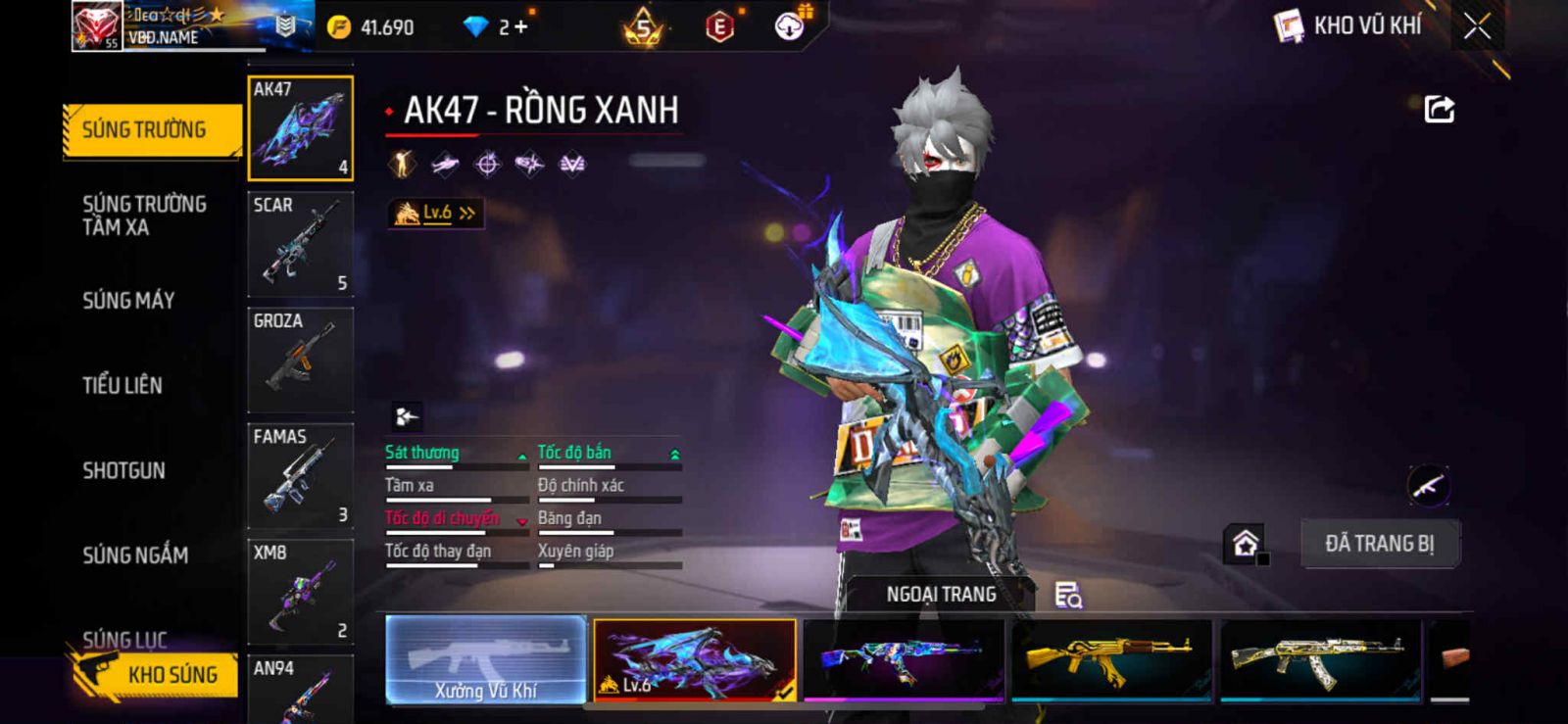
Task: Select the GROZA weapon tile
Action: coord(300,360)
